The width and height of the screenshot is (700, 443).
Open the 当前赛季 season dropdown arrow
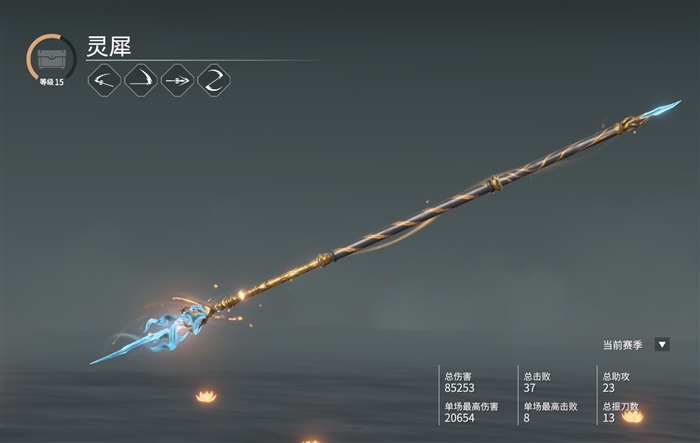[662, 344]
